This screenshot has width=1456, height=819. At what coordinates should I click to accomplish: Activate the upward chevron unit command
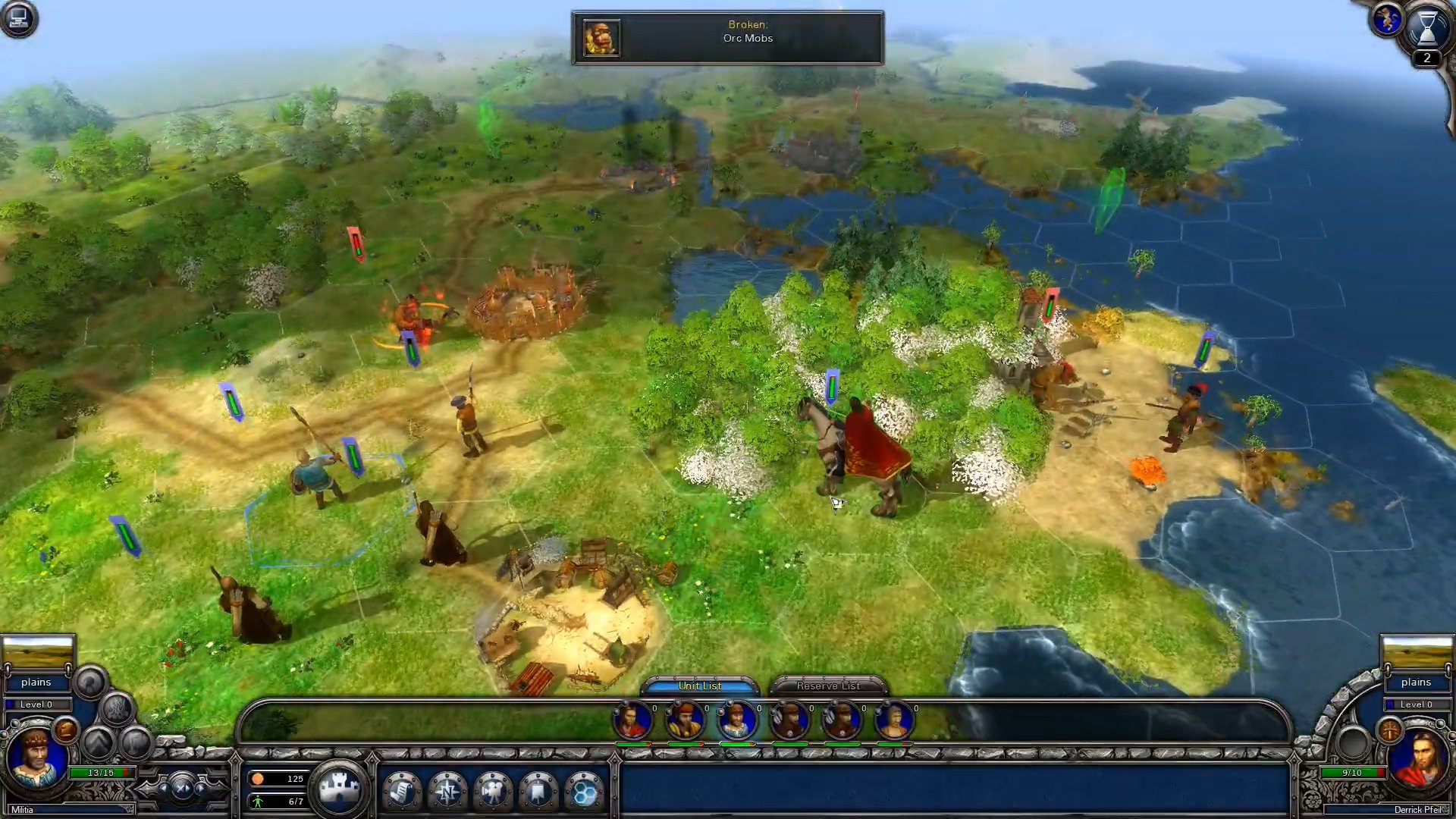point(98,743)
